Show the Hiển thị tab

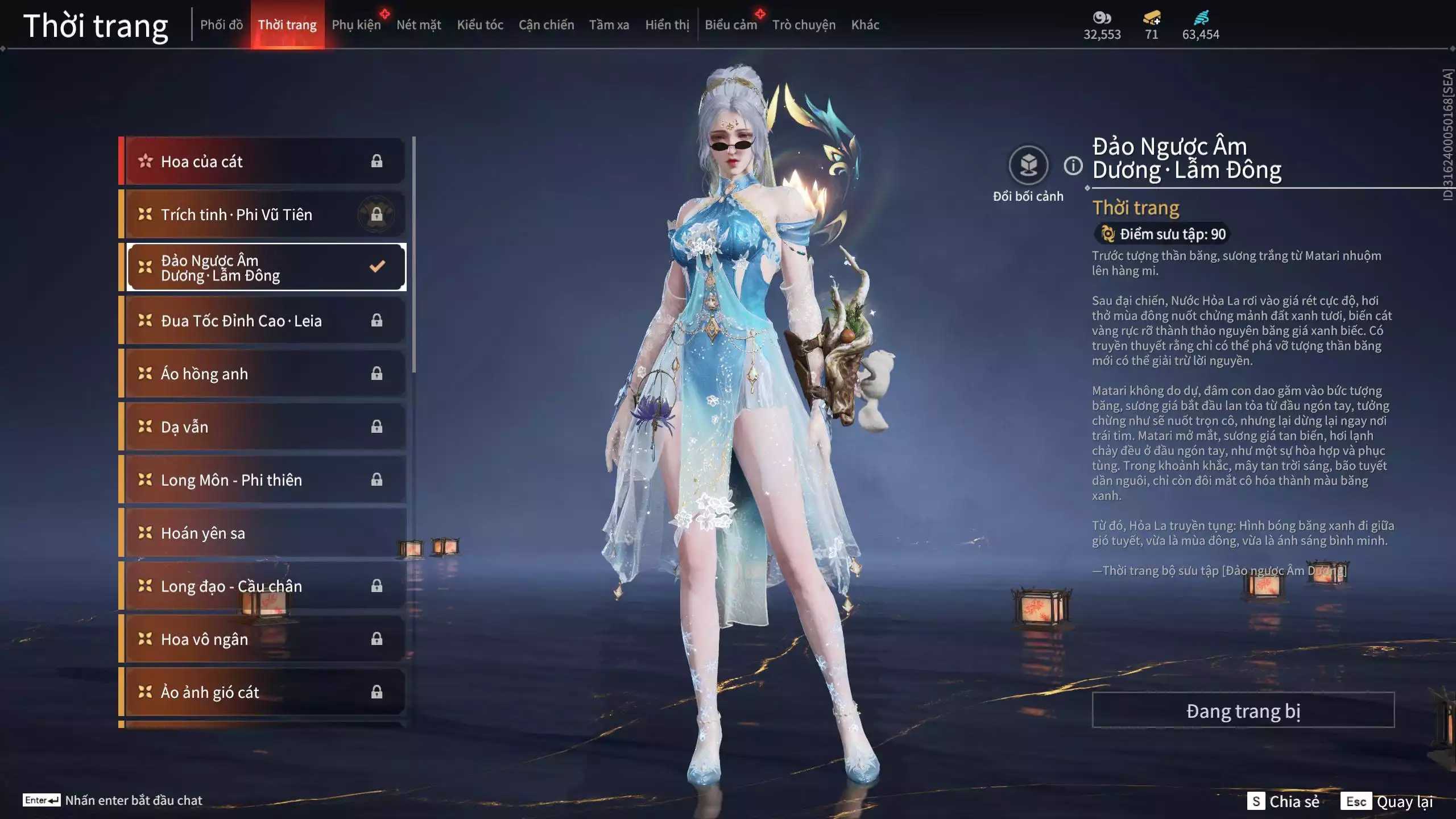click(667, 25)
